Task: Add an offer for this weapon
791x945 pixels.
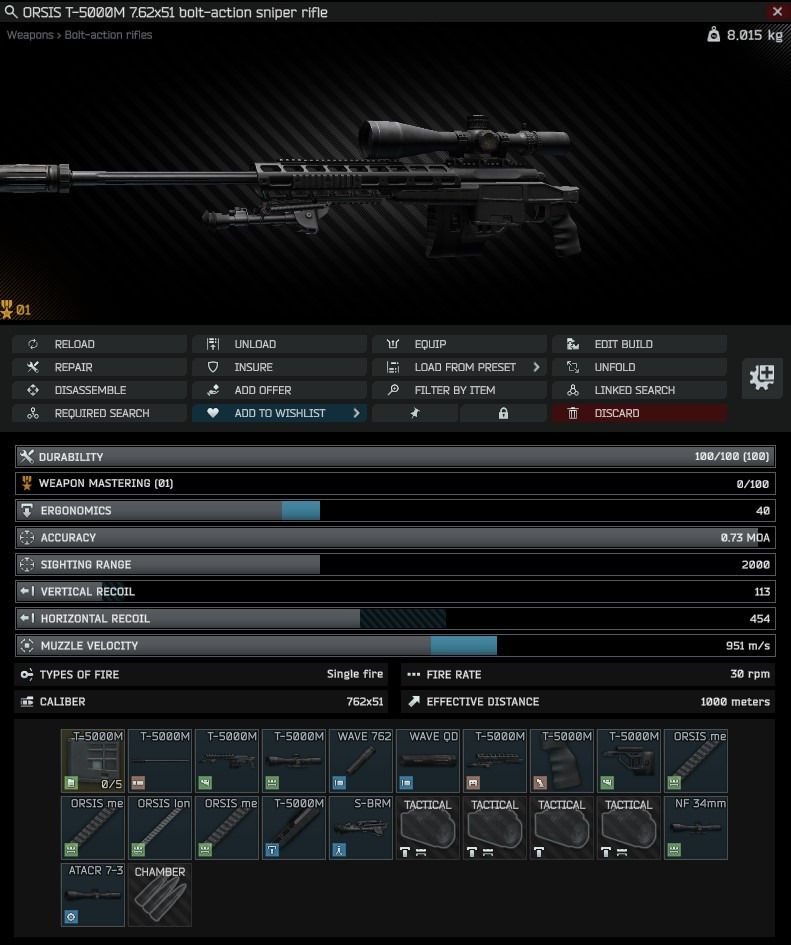Action: coord(279,390)
